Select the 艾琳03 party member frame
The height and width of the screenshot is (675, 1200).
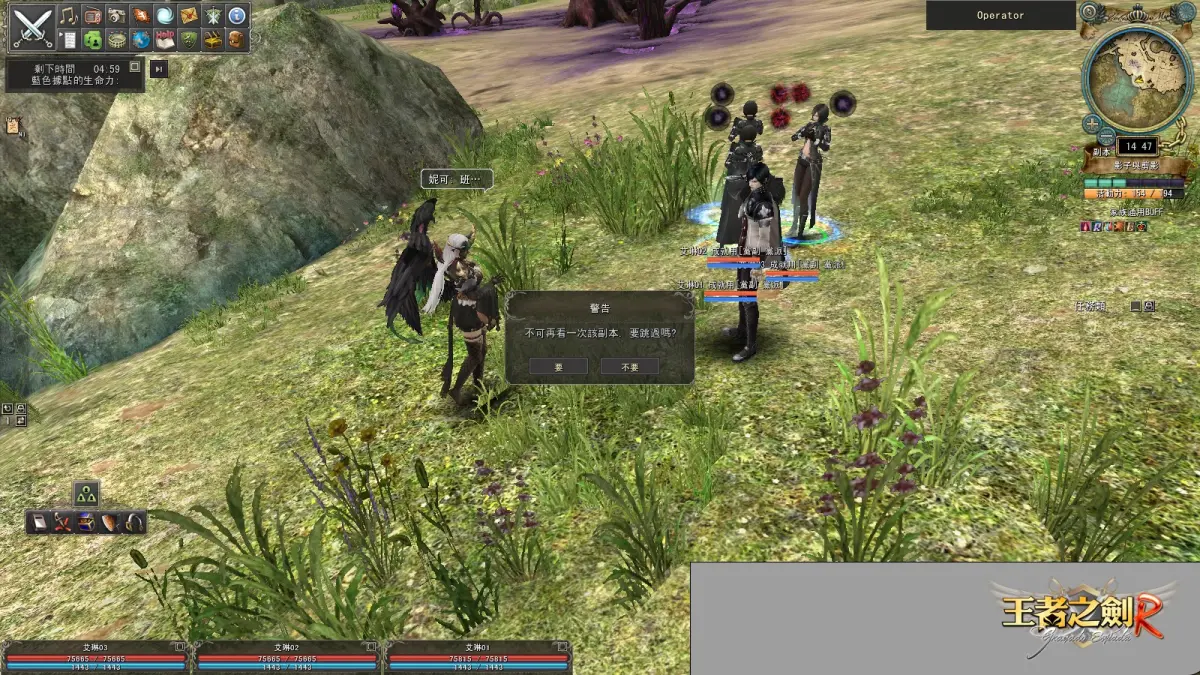coord(96,653)
